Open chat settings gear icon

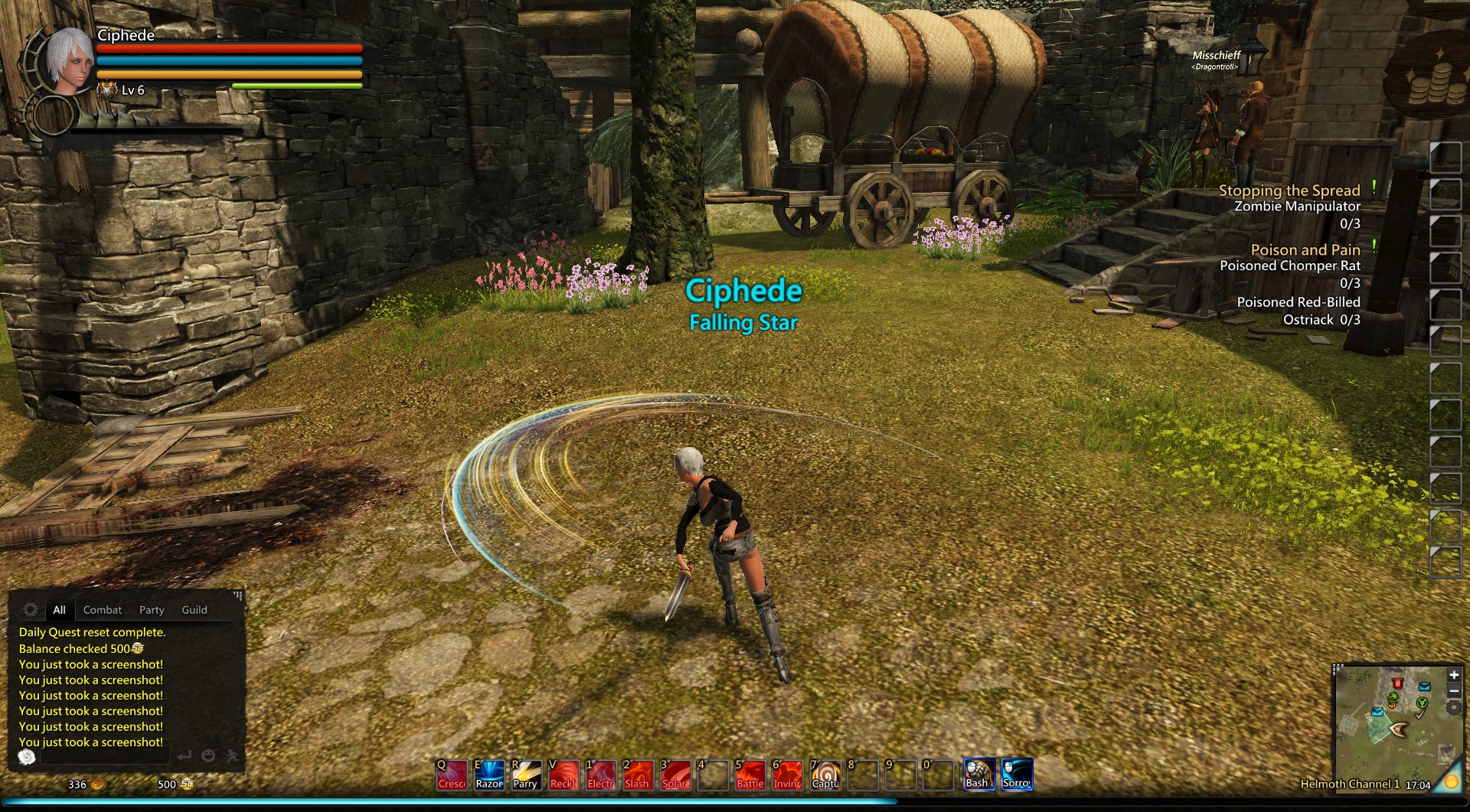click(31, 609)
